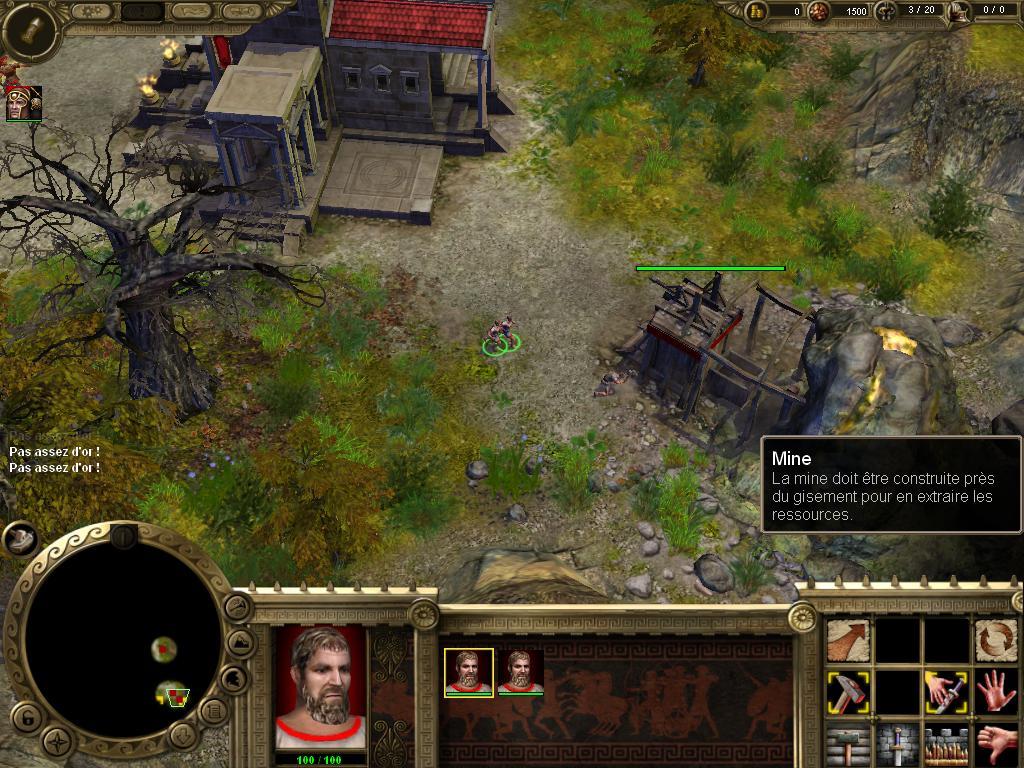Click the compass star button under minimap
Viewport: 1024px width, 768px height.
60,742
